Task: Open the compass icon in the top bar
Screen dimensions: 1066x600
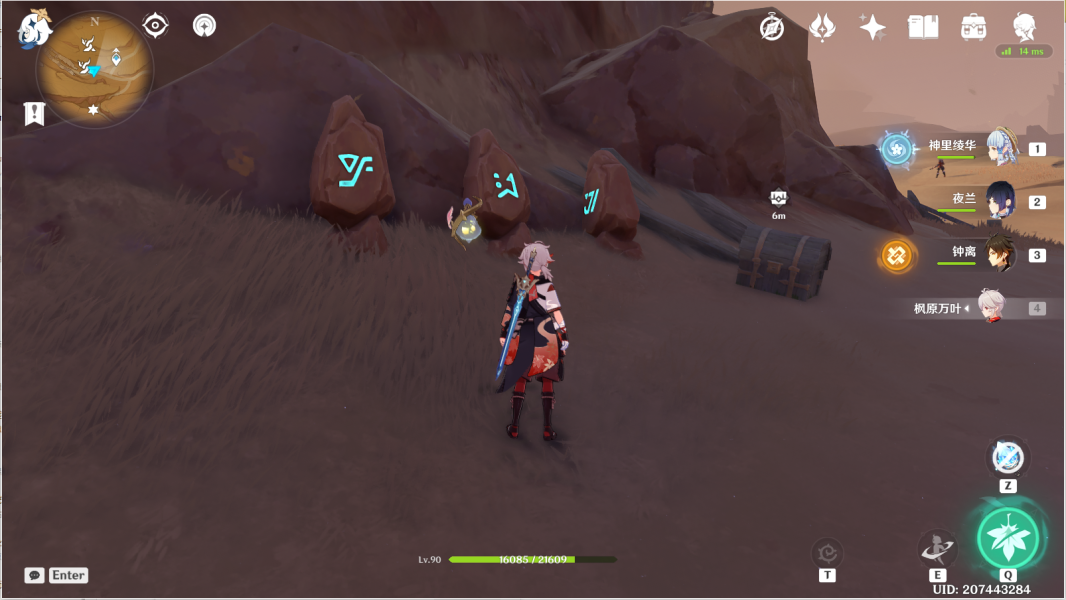Action: click(771, 28)
